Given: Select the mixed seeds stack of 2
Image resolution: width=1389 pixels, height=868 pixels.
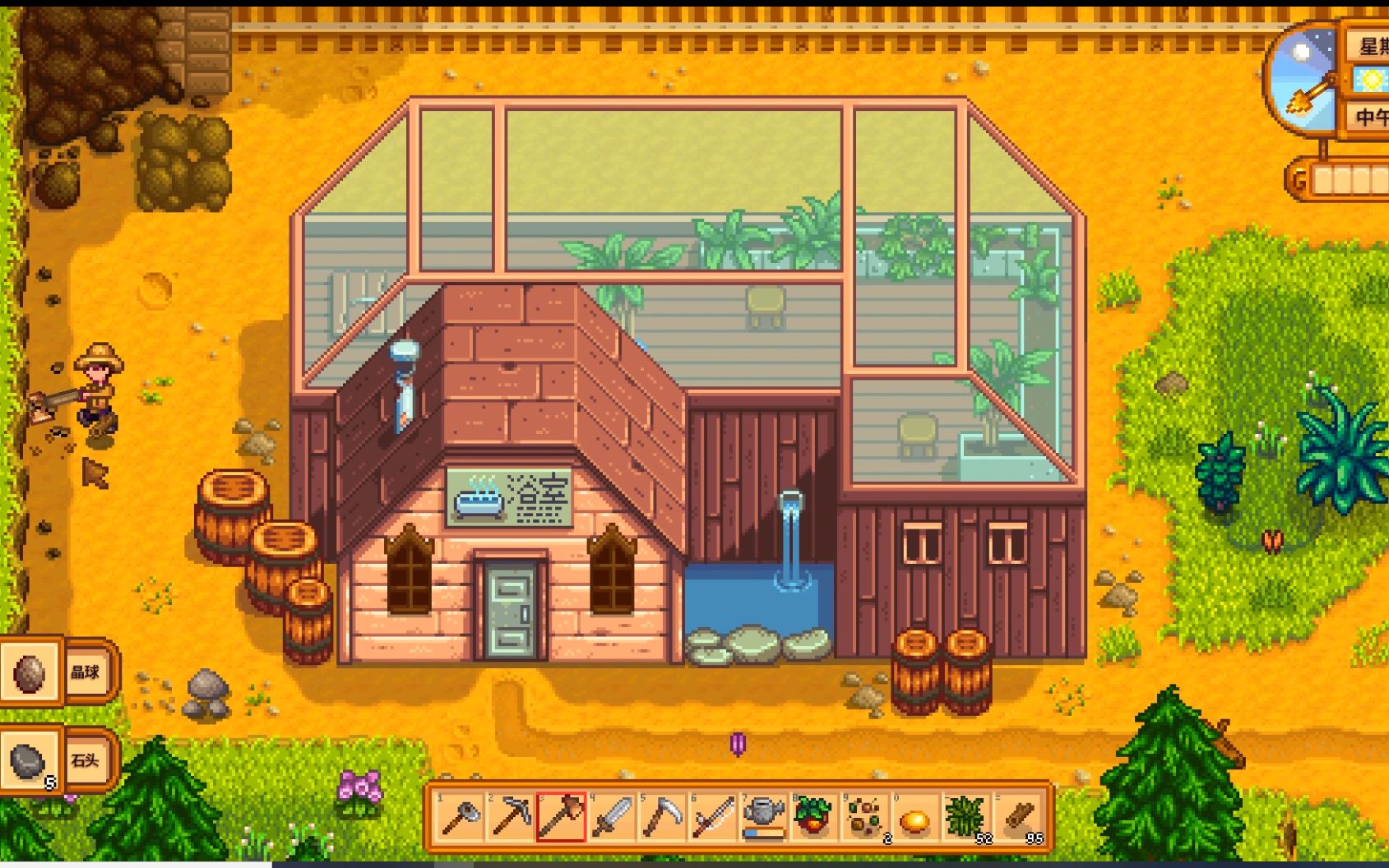Looking at the screenshot, I should point(865,818).
